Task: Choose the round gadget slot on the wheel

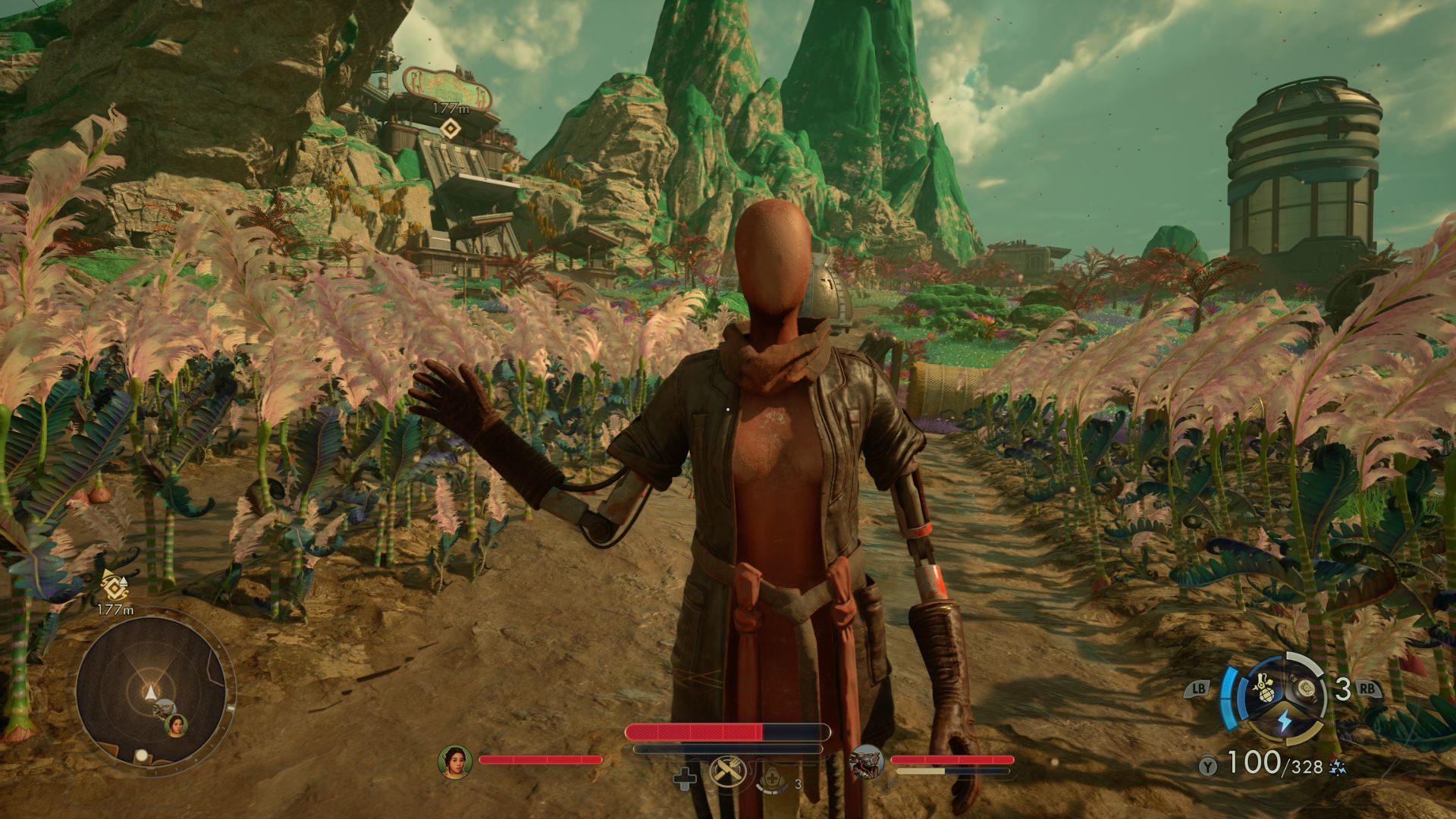Action: (1306, 689)
